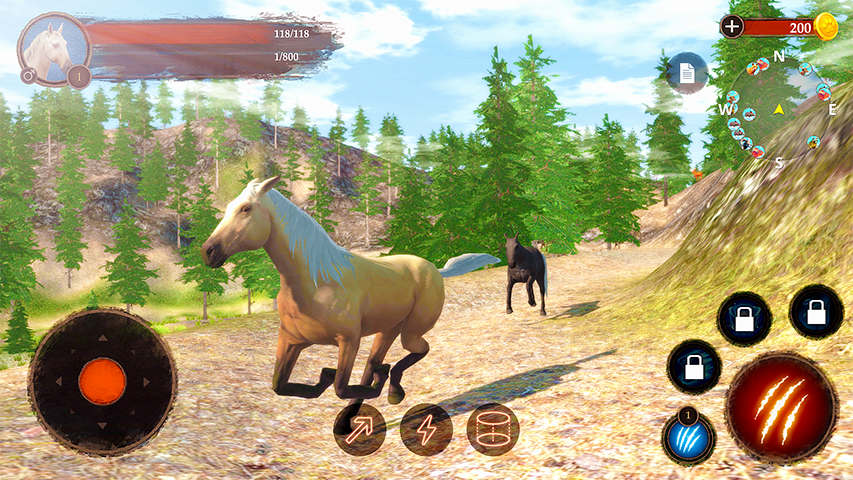Tap the cylinder icon button
853x480 pixels.
click(493, 429)
